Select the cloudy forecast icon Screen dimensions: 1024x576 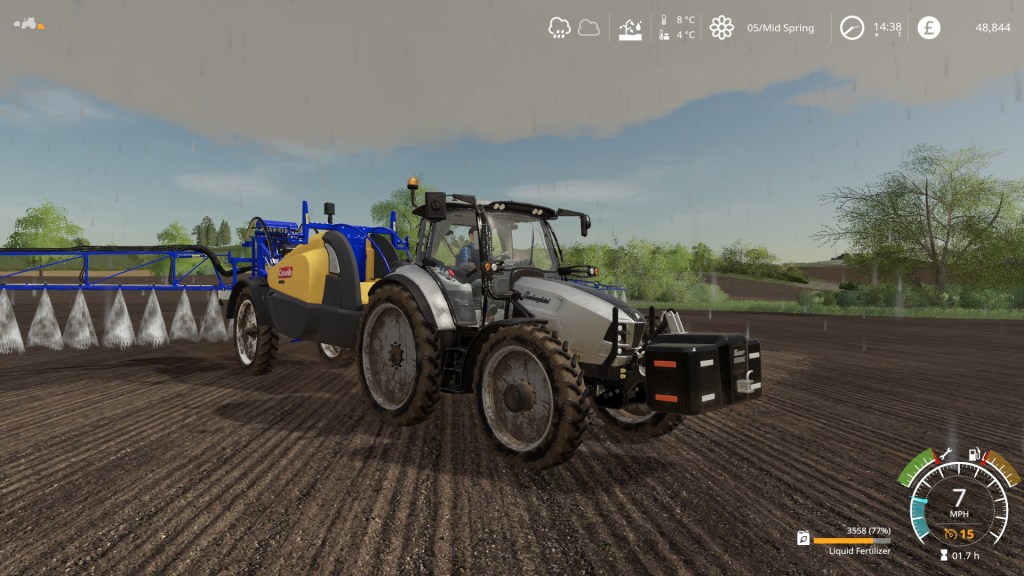pyautogui.click(x=589, y=28)
